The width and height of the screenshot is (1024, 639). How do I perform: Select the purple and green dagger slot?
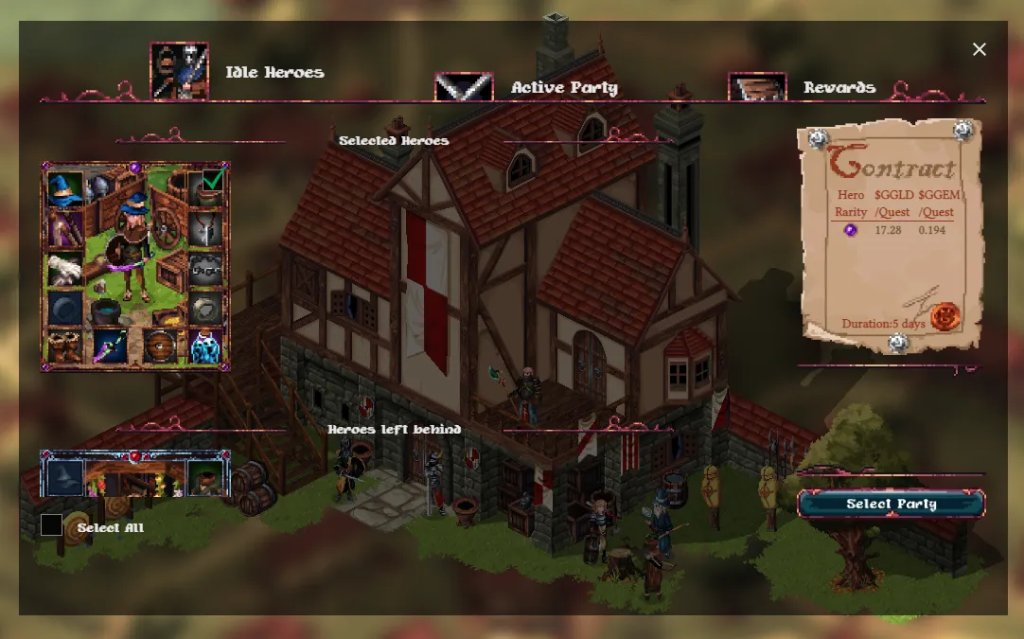(x=111, y=346)
